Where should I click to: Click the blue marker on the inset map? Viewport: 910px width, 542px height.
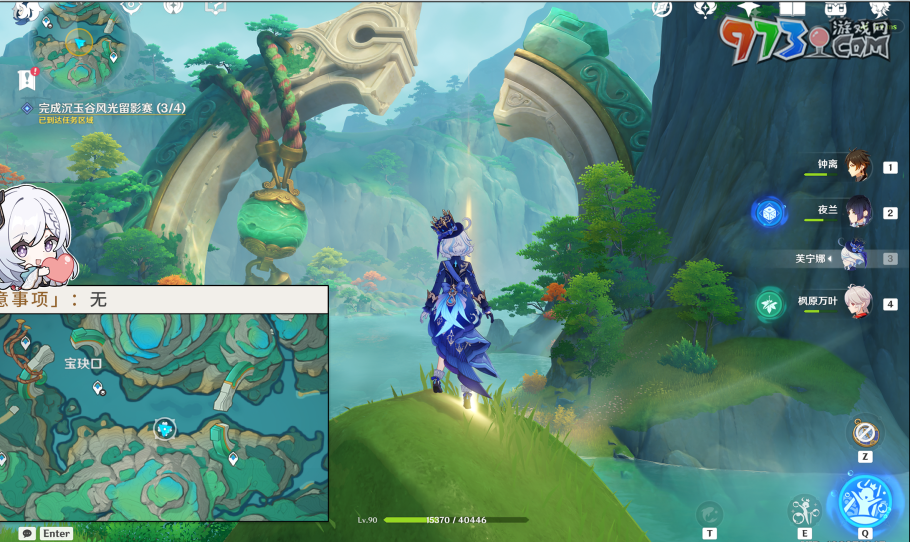click(165, 429)
